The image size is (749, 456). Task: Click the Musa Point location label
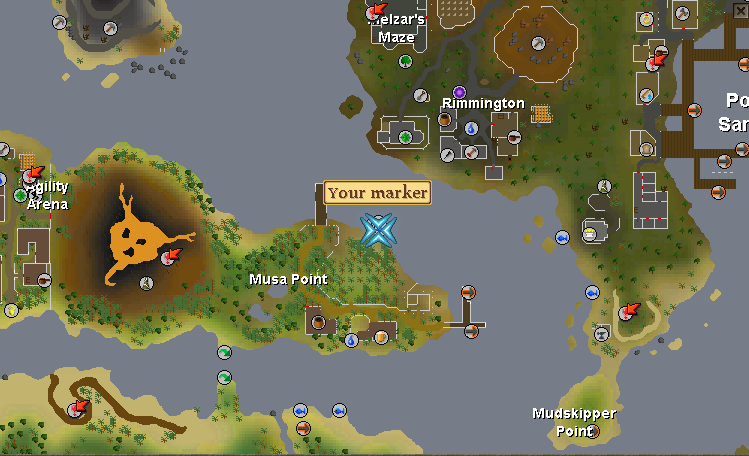click(288, 278)
